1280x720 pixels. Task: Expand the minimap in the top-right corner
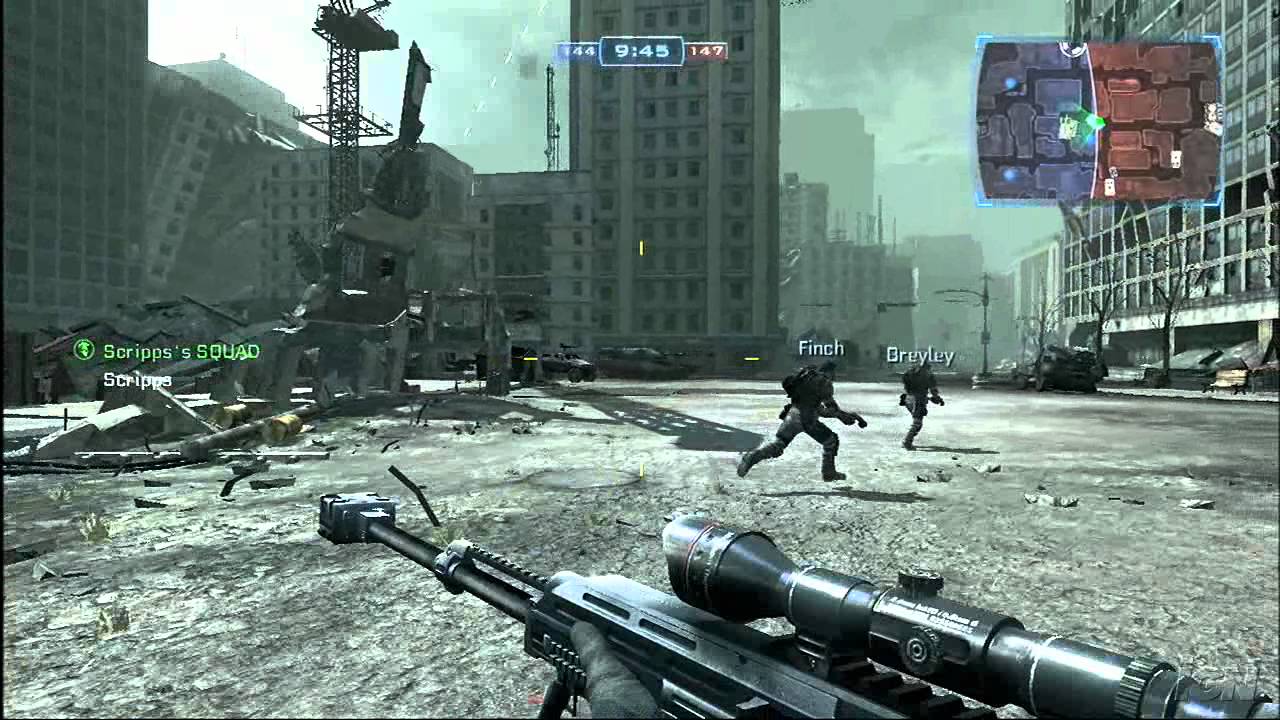pos(1100,120)
